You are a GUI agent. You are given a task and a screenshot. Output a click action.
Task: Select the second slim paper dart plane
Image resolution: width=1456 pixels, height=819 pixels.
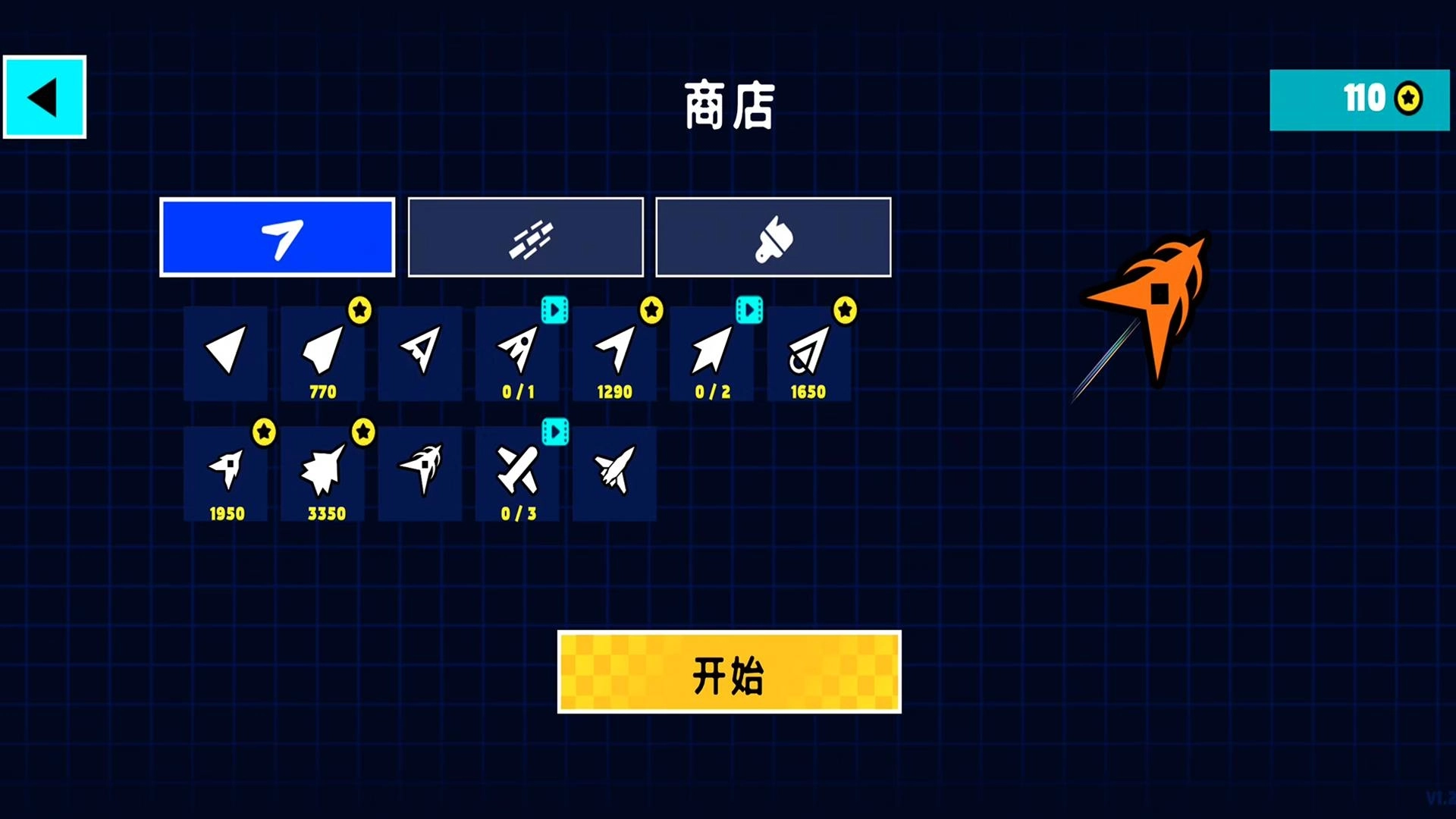[419, 353]
